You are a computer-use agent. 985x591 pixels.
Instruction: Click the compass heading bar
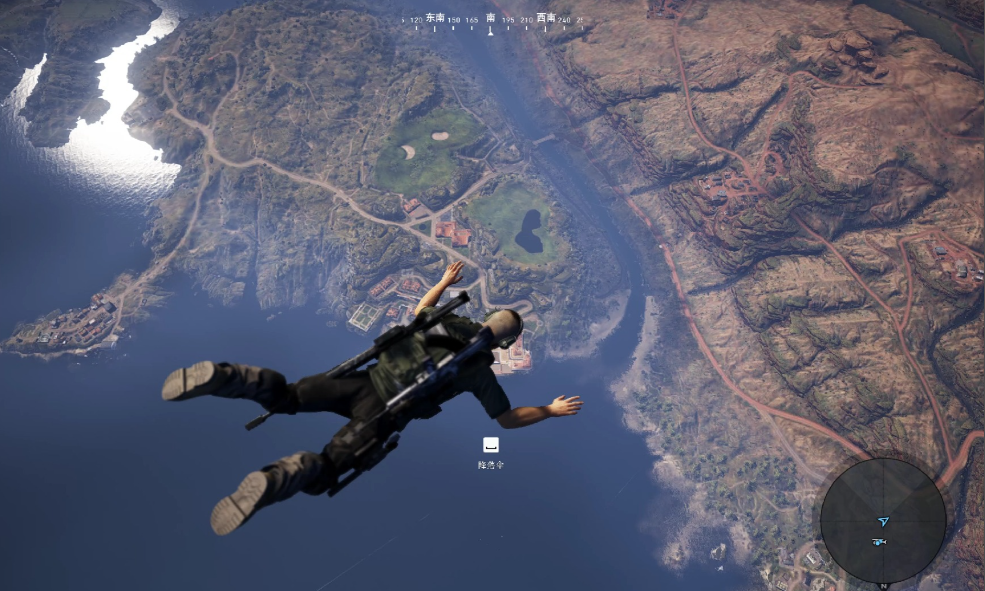click(491, 19)
